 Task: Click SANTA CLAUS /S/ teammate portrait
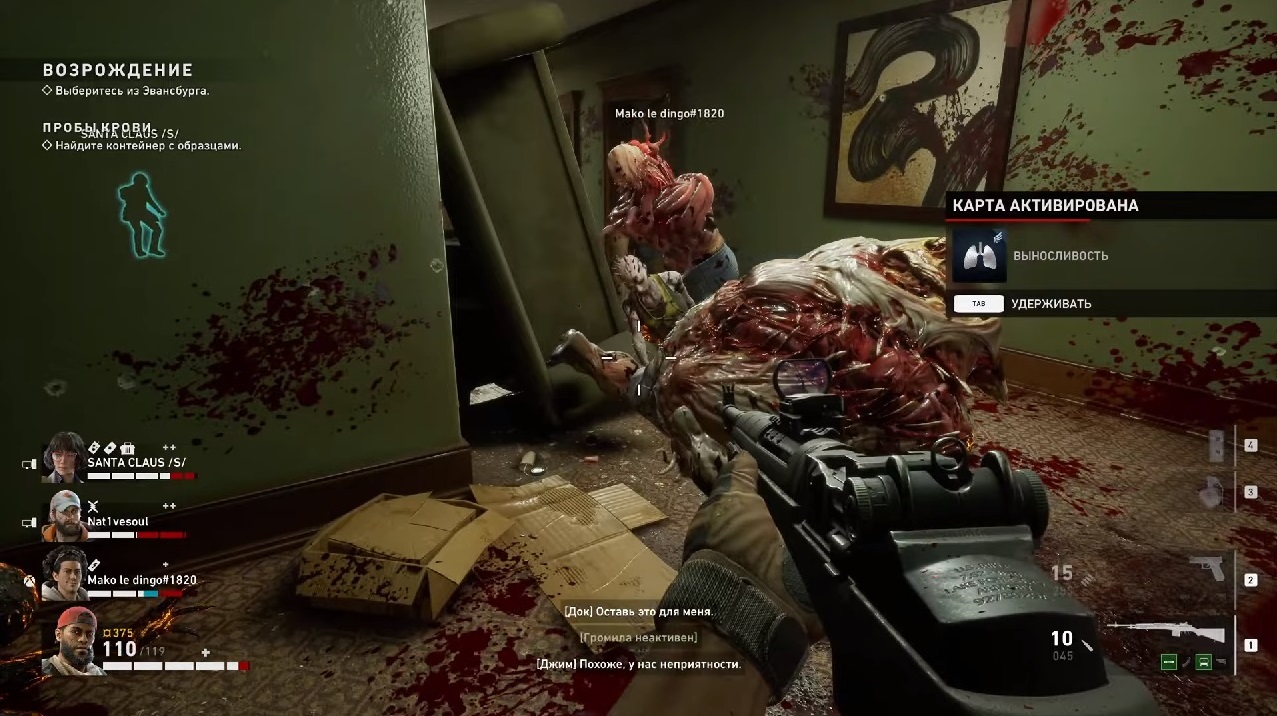tap(64, 458)
